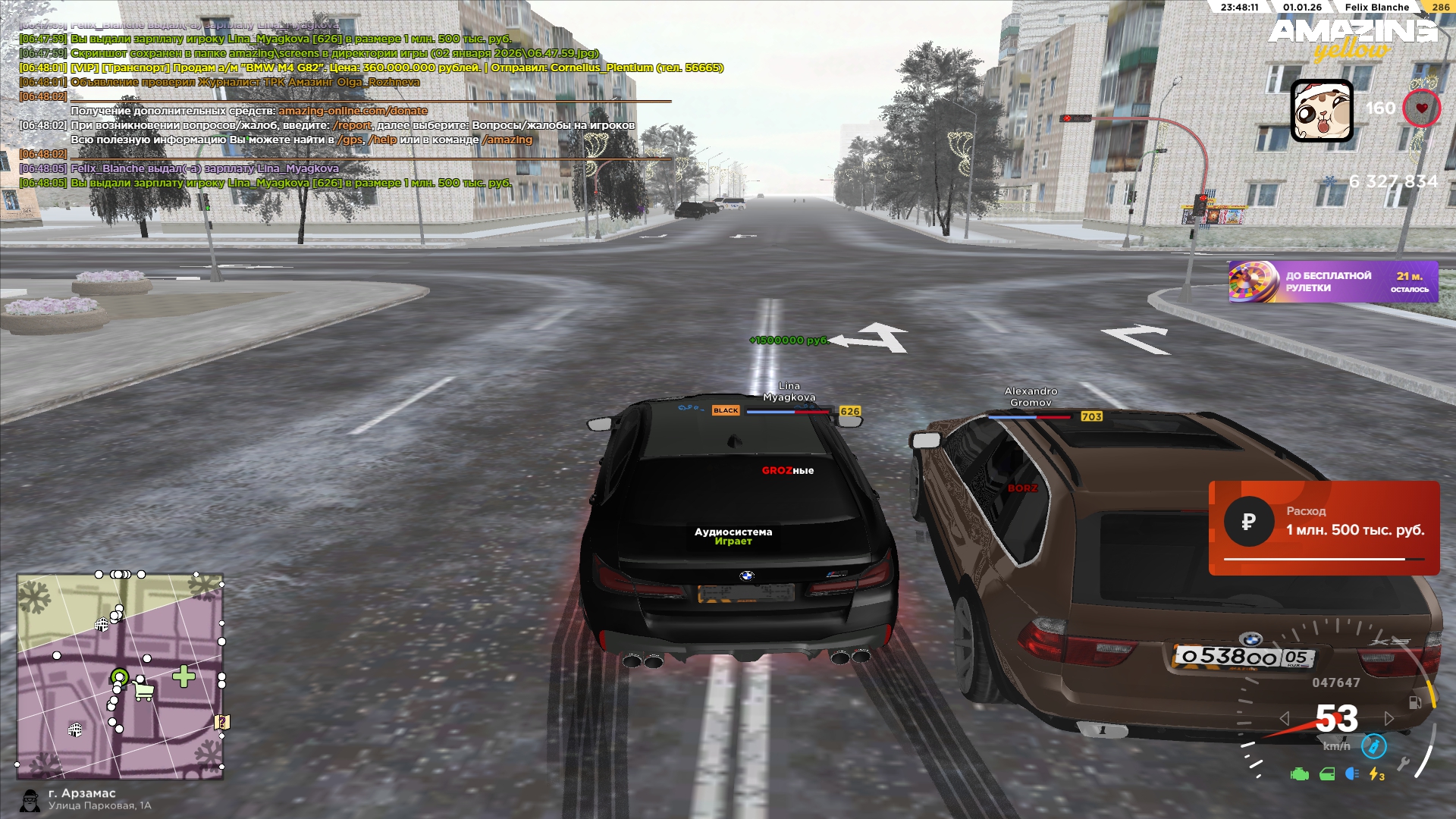Click the cartoon cat avatar
1456x819 pixels.
pyautogui.click(x=1322, y=111)
